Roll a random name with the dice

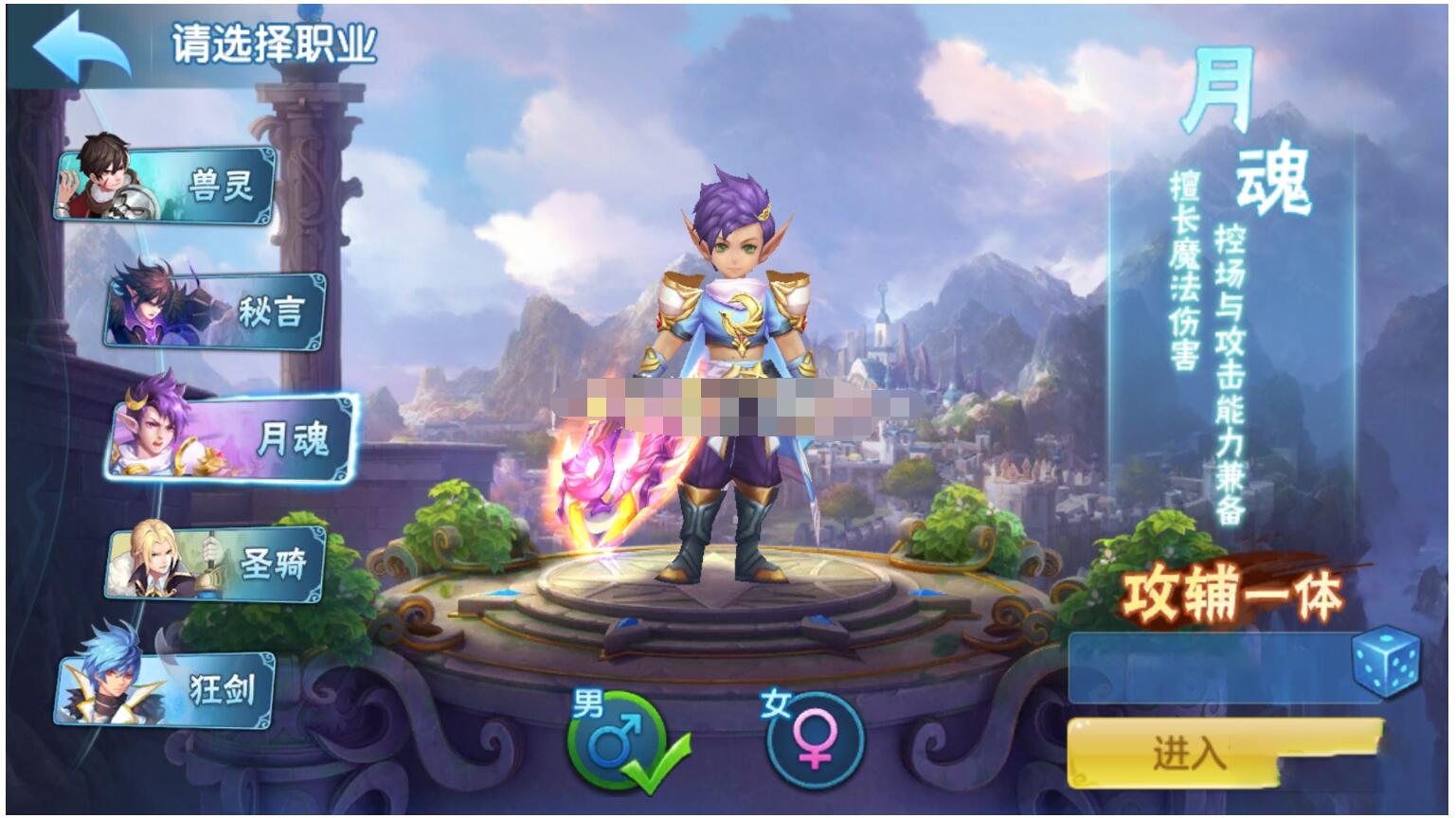(1386, 664)
